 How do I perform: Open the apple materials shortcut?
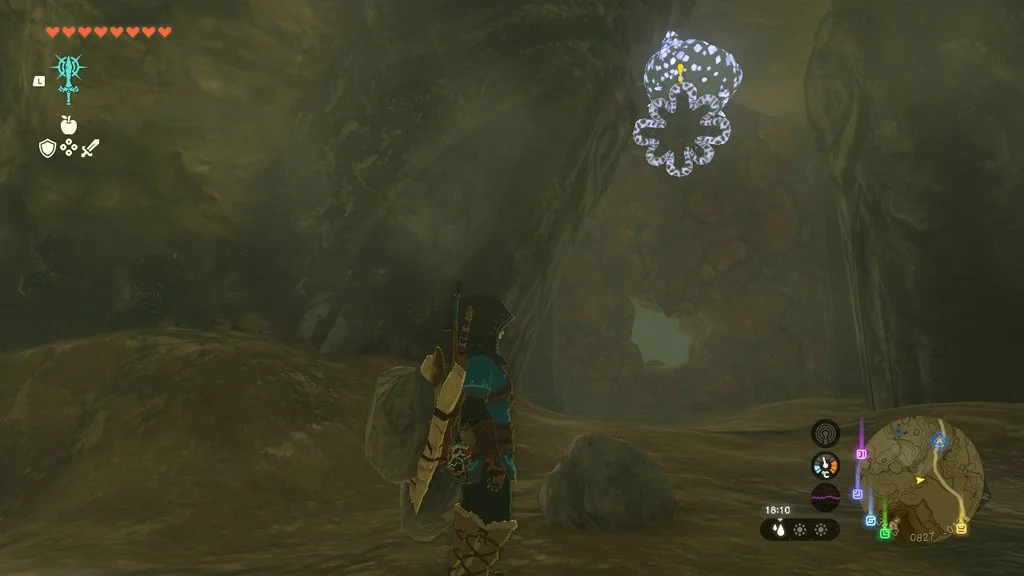69,125
